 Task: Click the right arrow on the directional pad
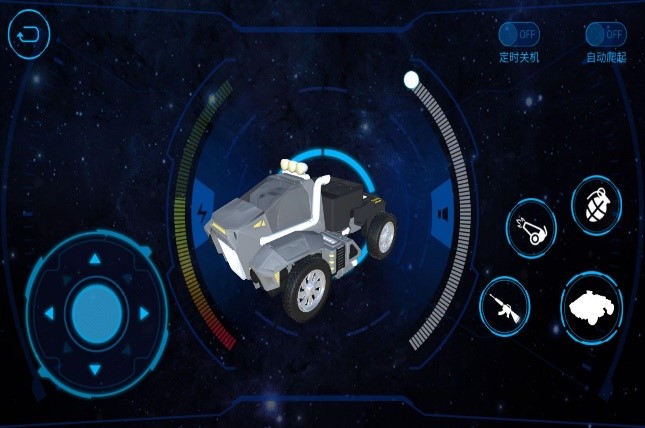(146, 314)
